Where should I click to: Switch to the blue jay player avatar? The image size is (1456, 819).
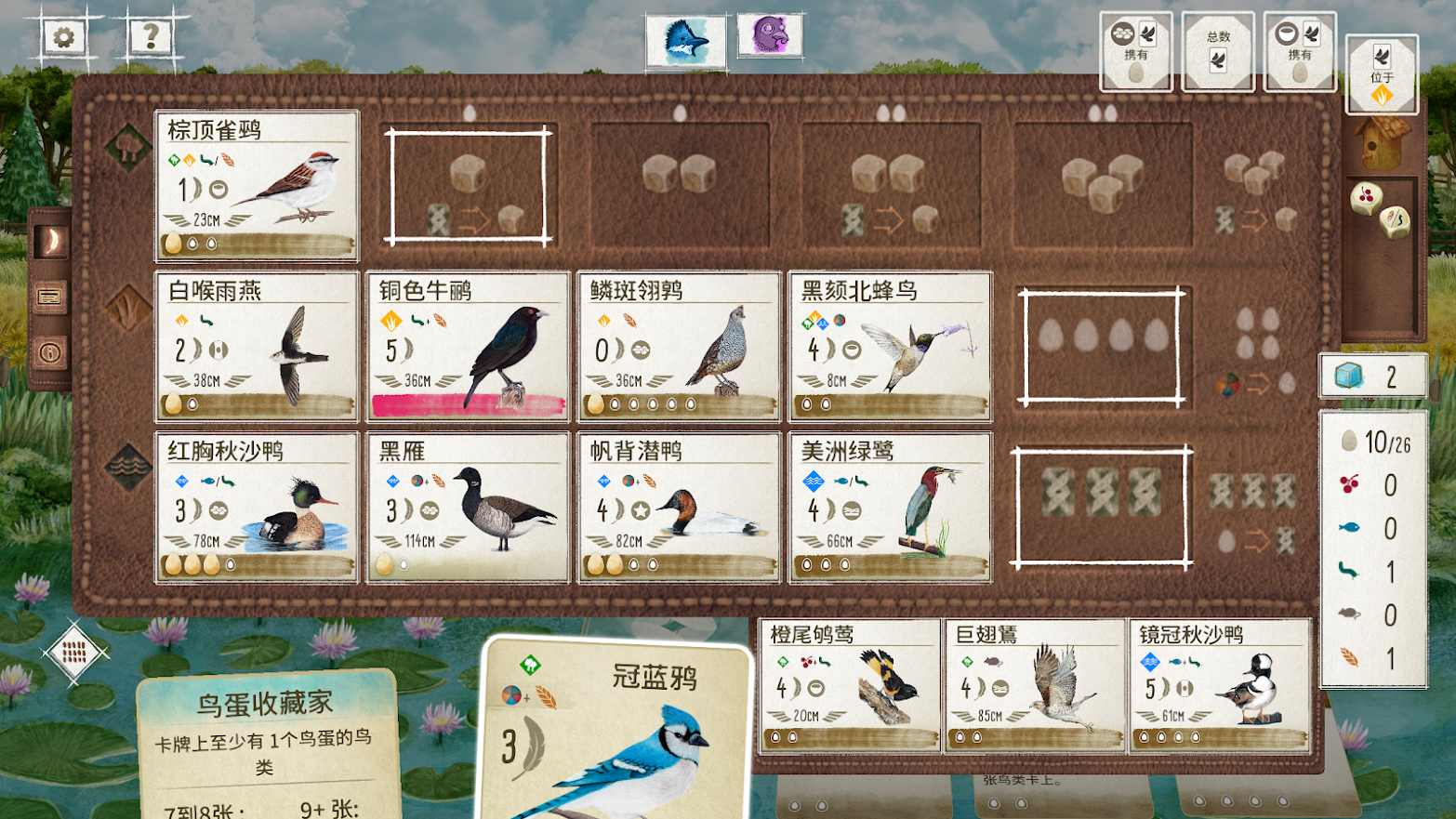[685, 39]
